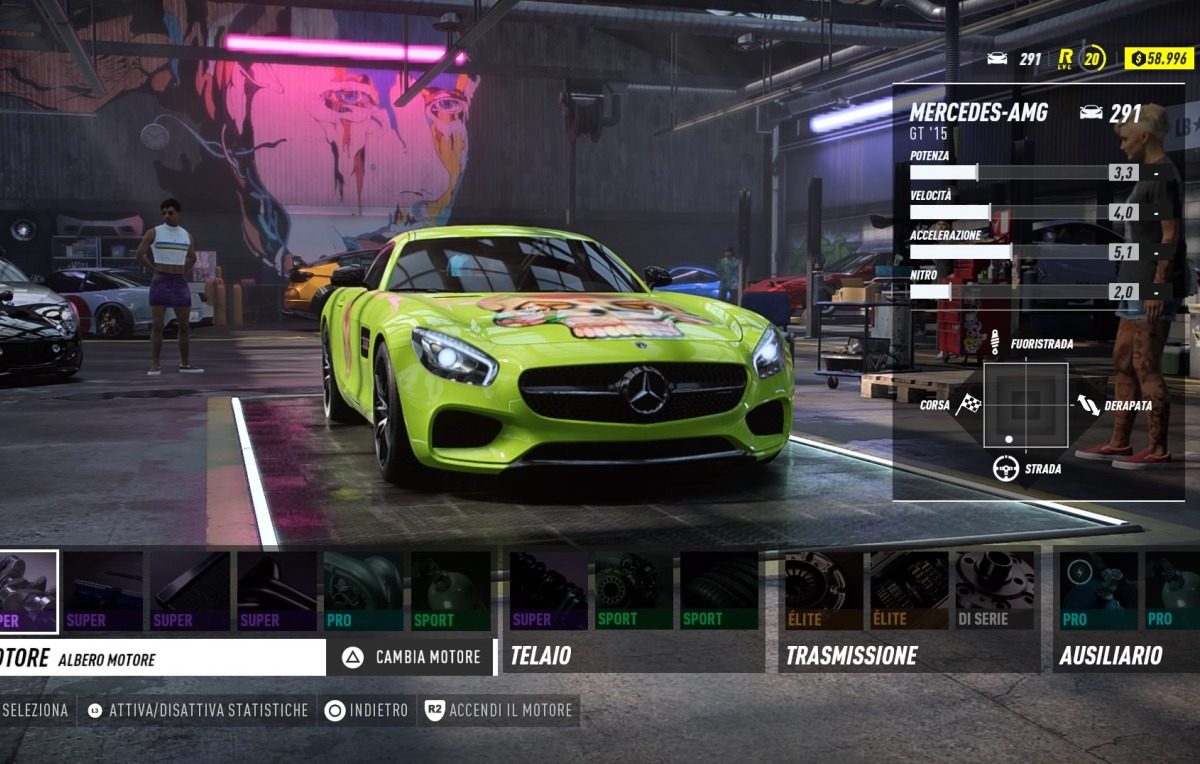The height and width of the screenshot is (764, 1200).
Task: Go back with Indietro
Action: (x=367, y=710)
